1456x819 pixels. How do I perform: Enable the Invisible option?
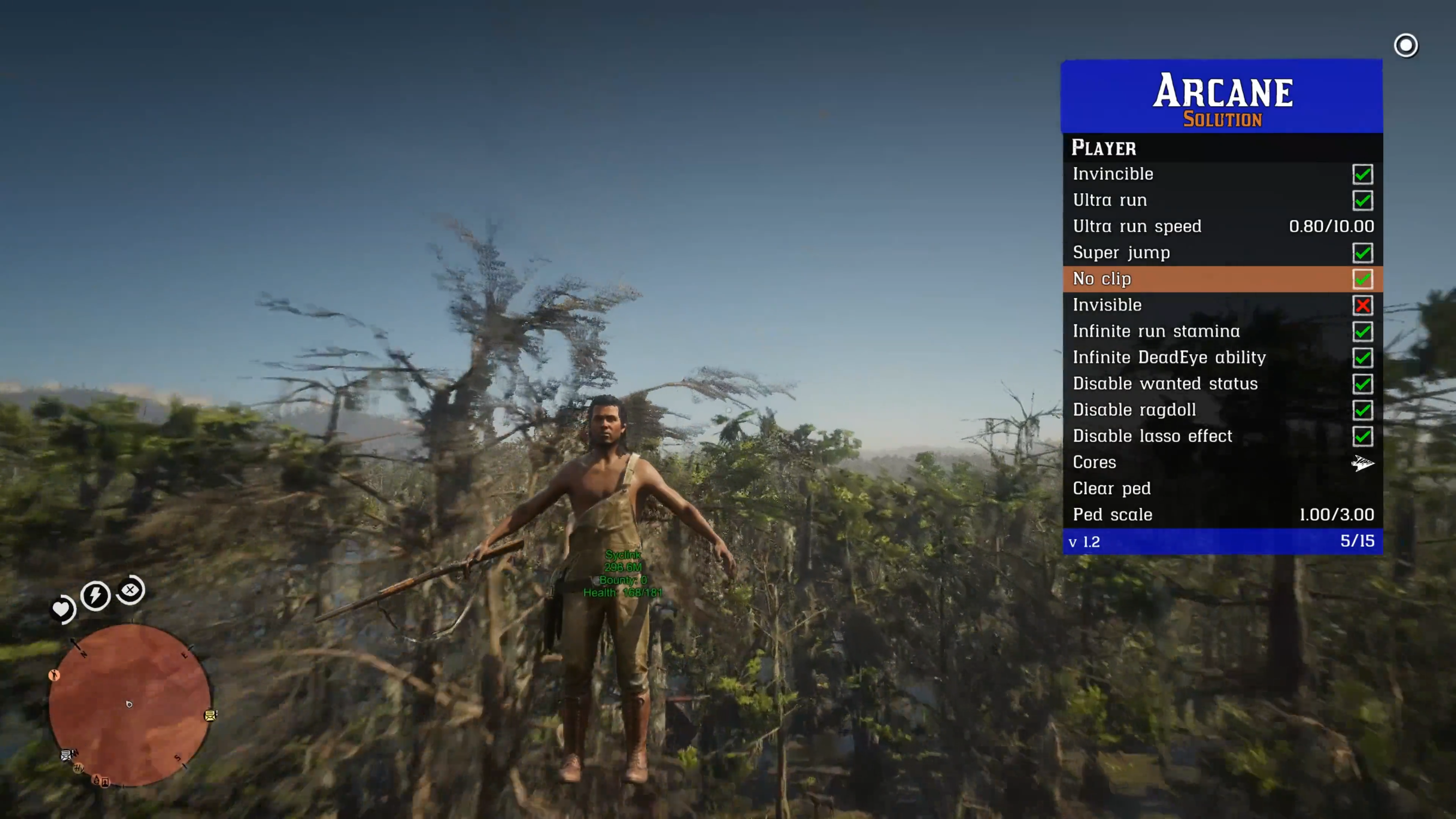[x=1362, y=305]
